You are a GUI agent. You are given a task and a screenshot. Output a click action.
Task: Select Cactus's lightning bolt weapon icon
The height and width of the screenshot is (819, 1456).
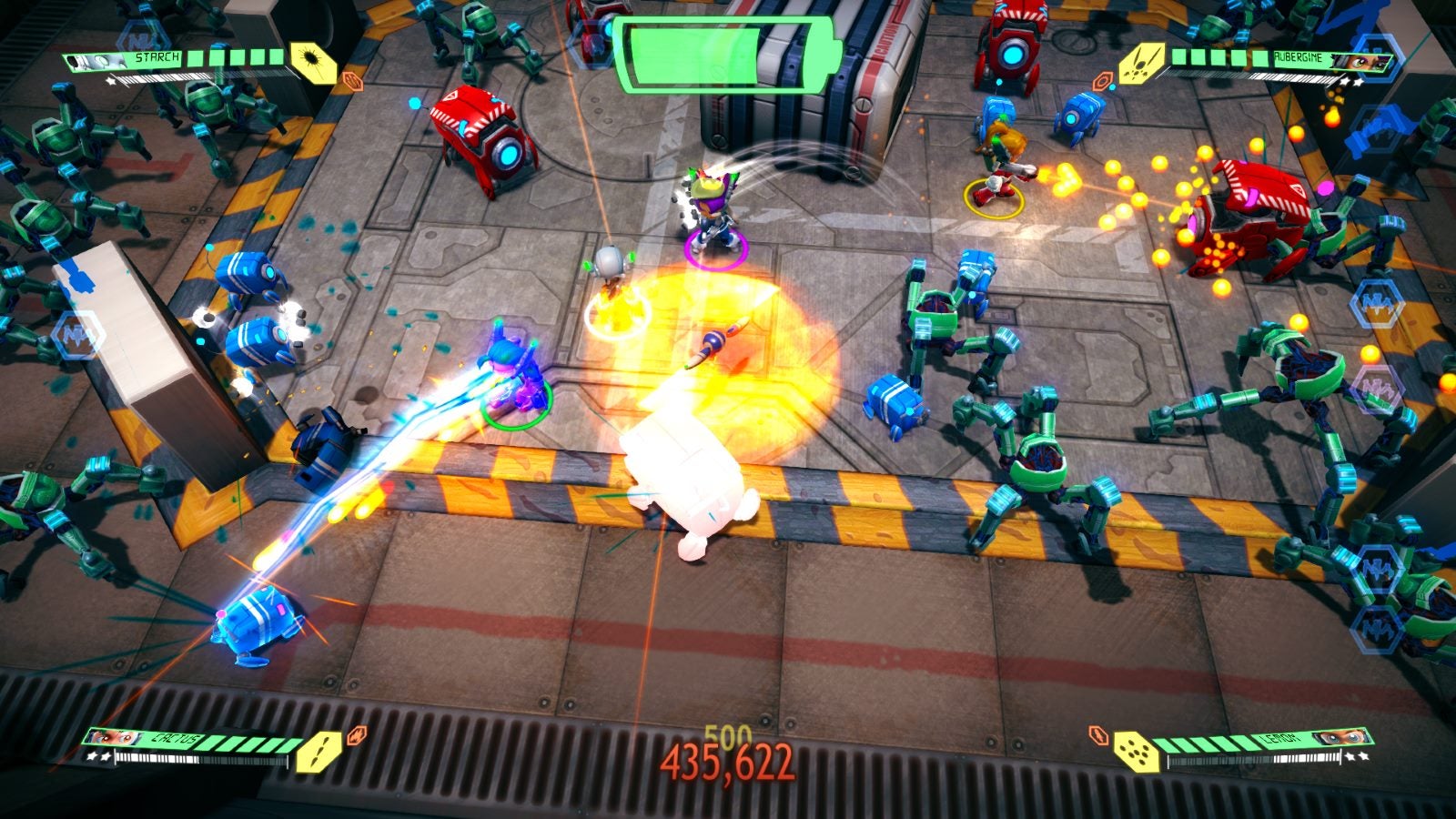click(318, 753)
